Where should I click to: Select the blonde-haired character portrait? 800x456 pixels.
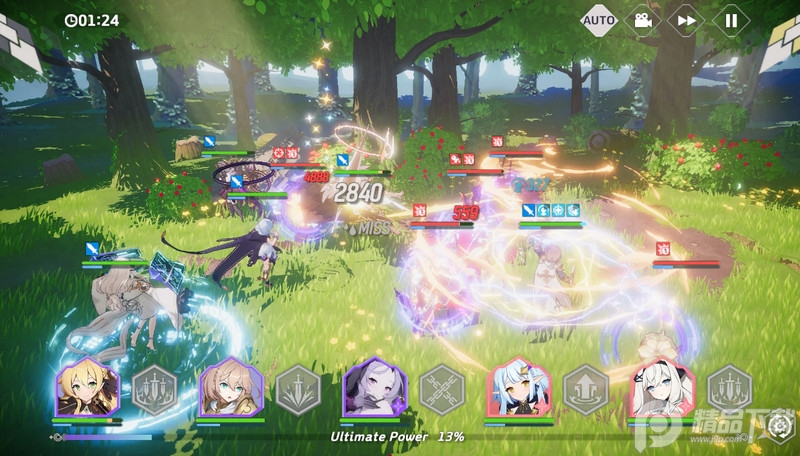[x=88, y=387]
